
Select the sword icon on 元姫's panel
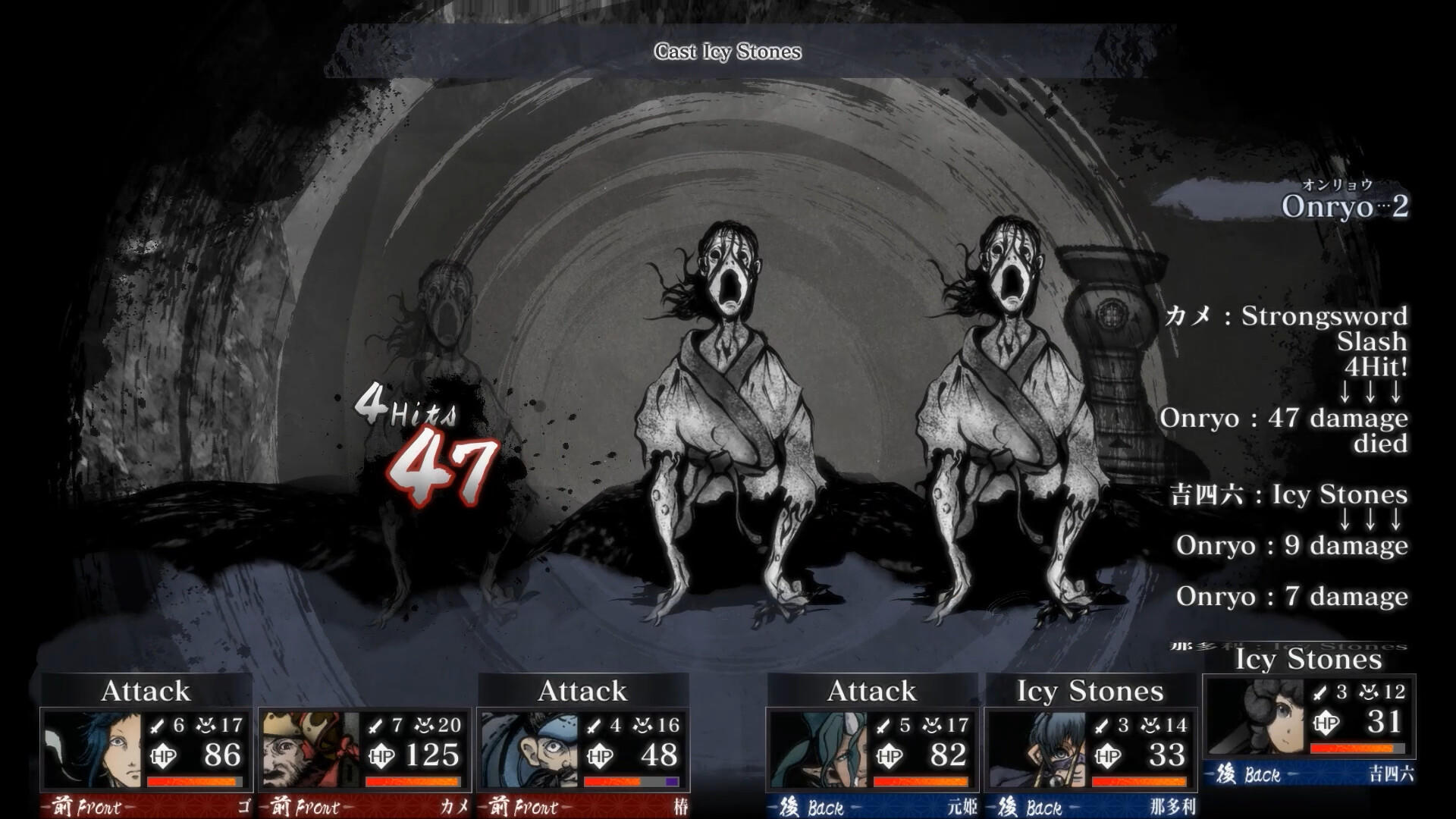[x=883, y=726]
